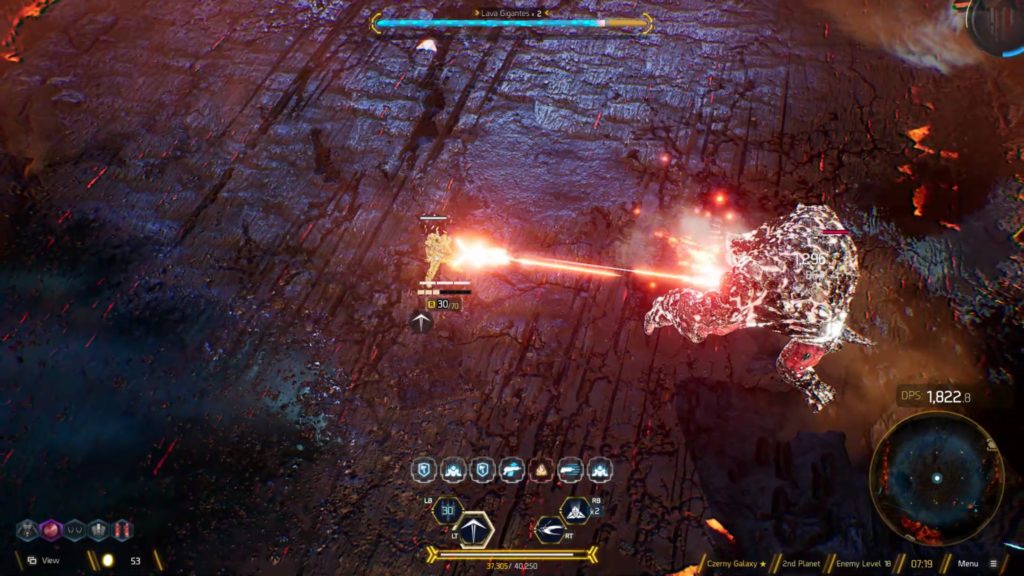Select the gold coin currency icon
Screen dimensions: 1024x576
(107, 561)
